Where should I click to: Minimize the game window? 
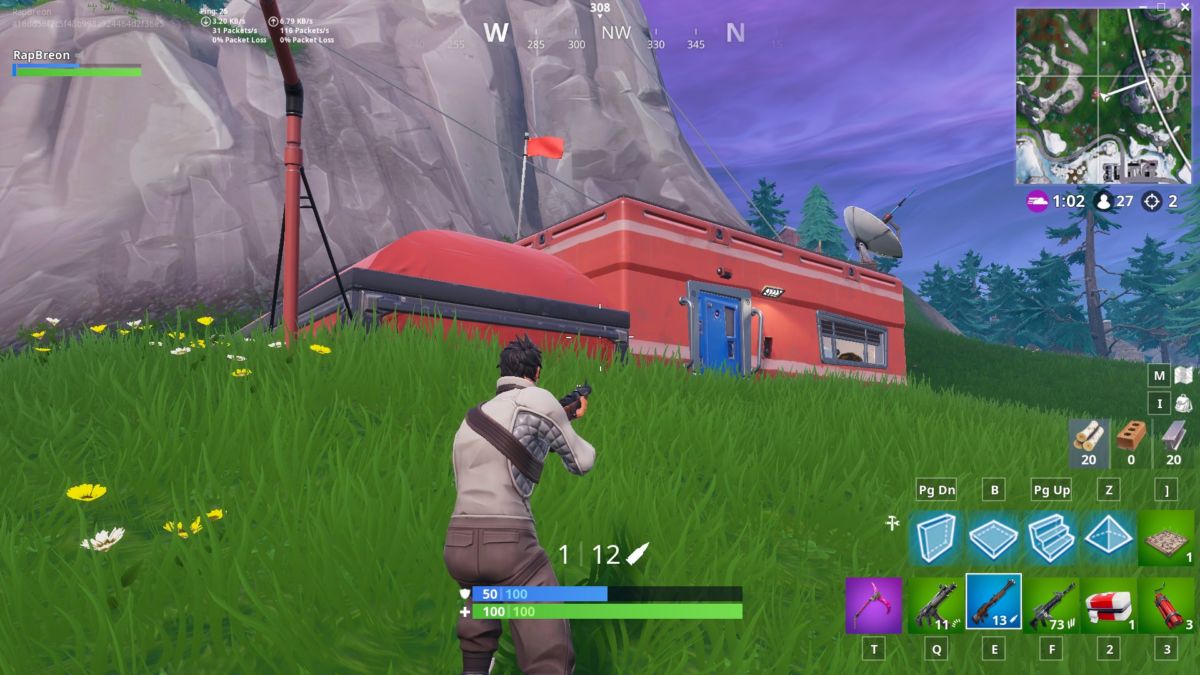point(1141,7)
